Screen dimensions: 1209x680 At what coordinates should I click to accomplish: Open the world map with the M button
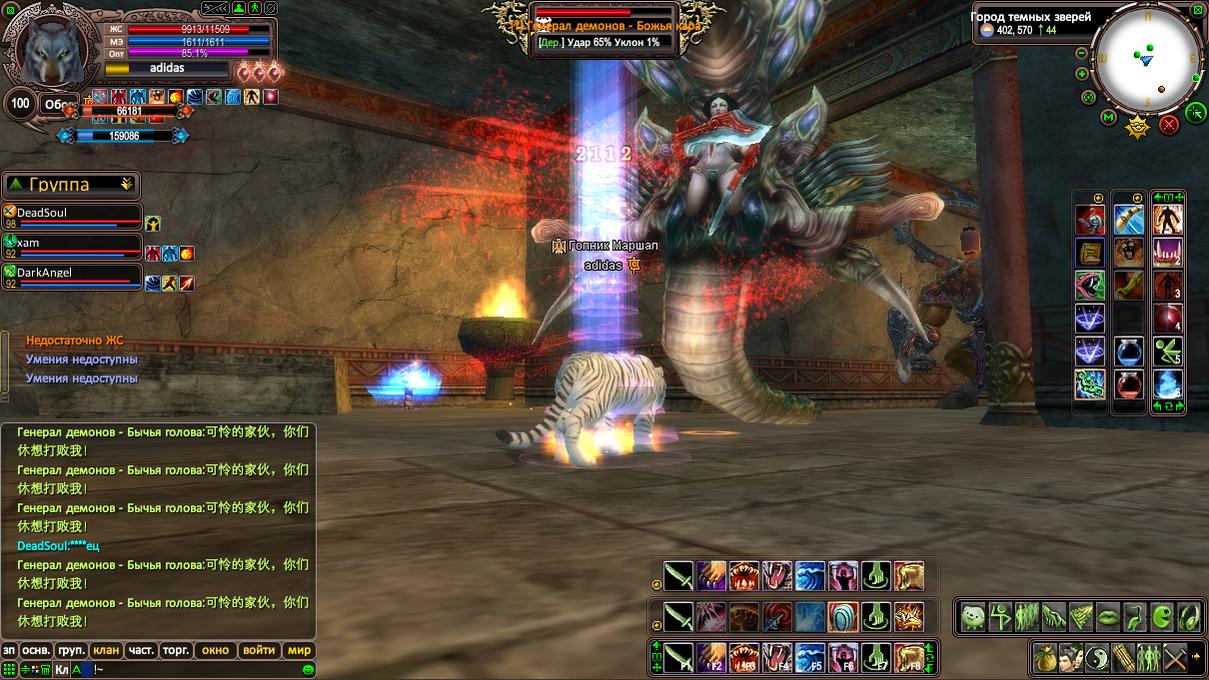(x=1108, y=118)
